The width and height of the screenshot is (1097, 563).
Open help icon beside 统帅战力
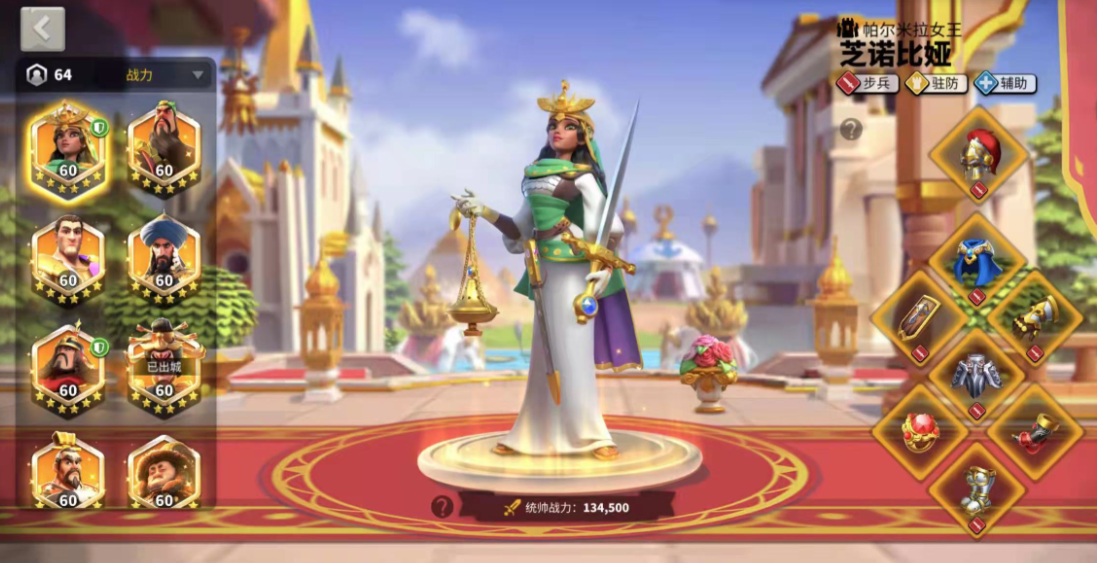(x=442, y=507)
